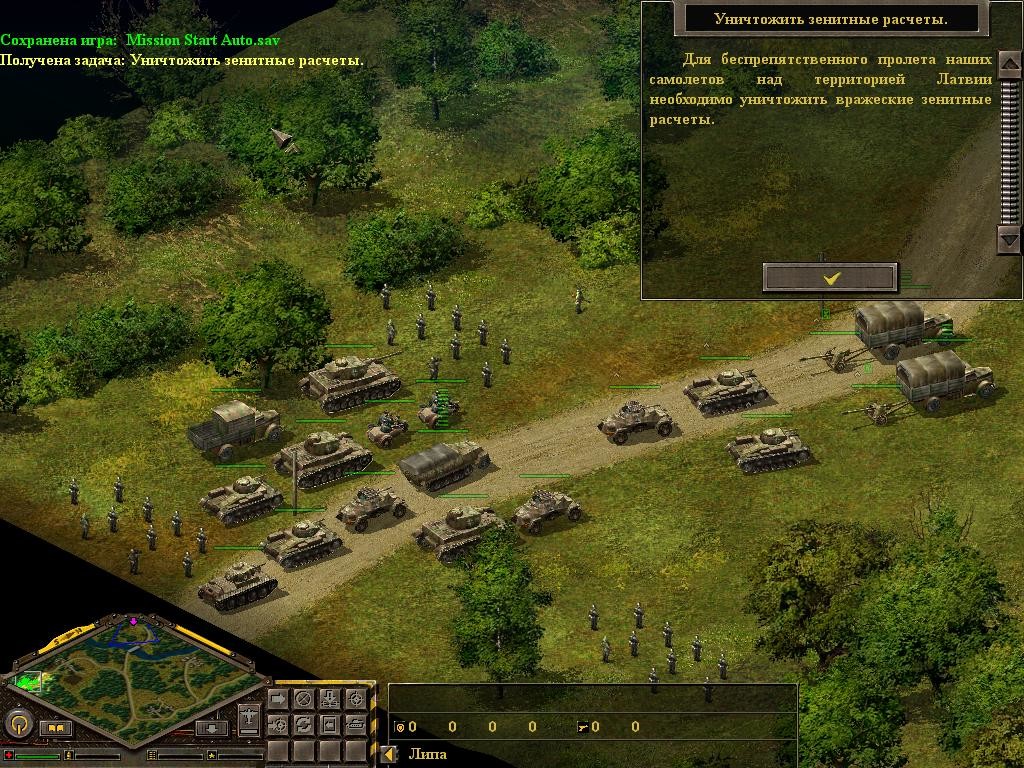Click the objective text scroll-down arrow
1024x768 pixels.
tap(1008, 238)
